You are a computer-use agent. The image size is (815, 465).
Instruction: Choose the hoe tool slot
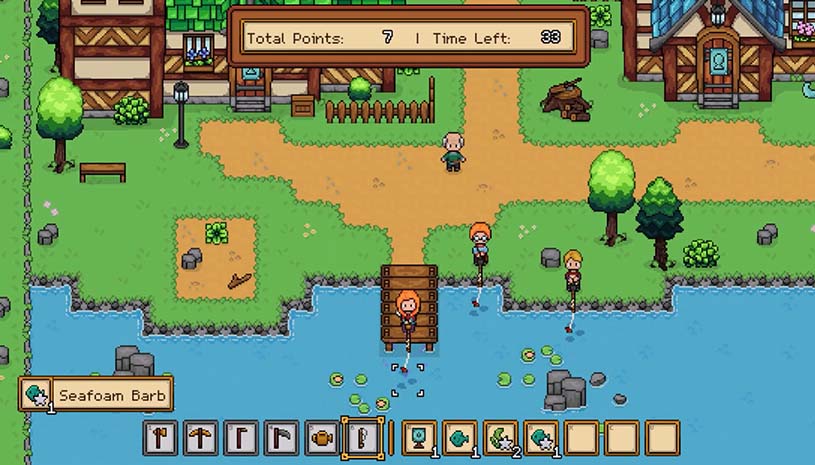click(241, 438)
